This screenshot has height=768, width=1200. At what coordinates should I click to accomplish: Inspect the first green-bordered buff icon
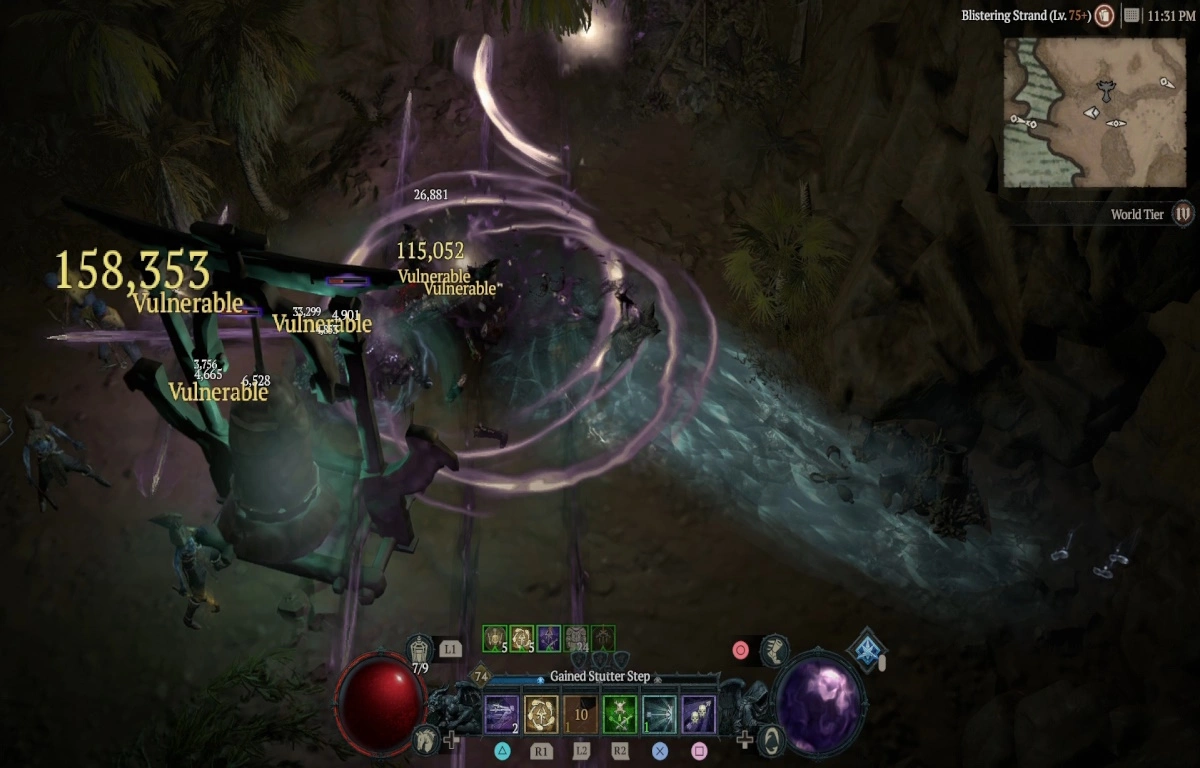pyautogui.click(x=495, y=638)
